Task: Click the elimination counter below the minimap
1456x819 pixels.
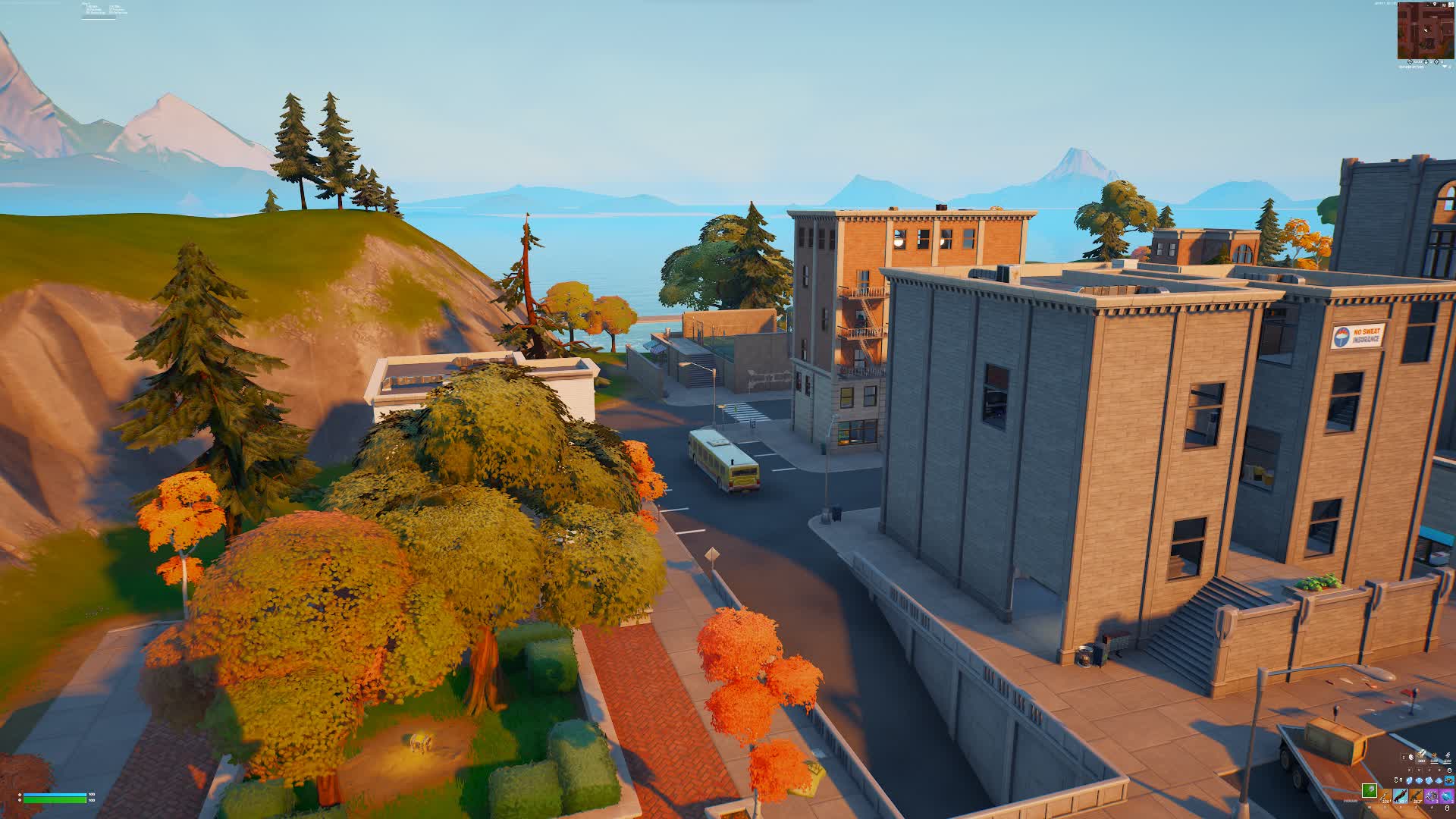Action: (1437, 62)
